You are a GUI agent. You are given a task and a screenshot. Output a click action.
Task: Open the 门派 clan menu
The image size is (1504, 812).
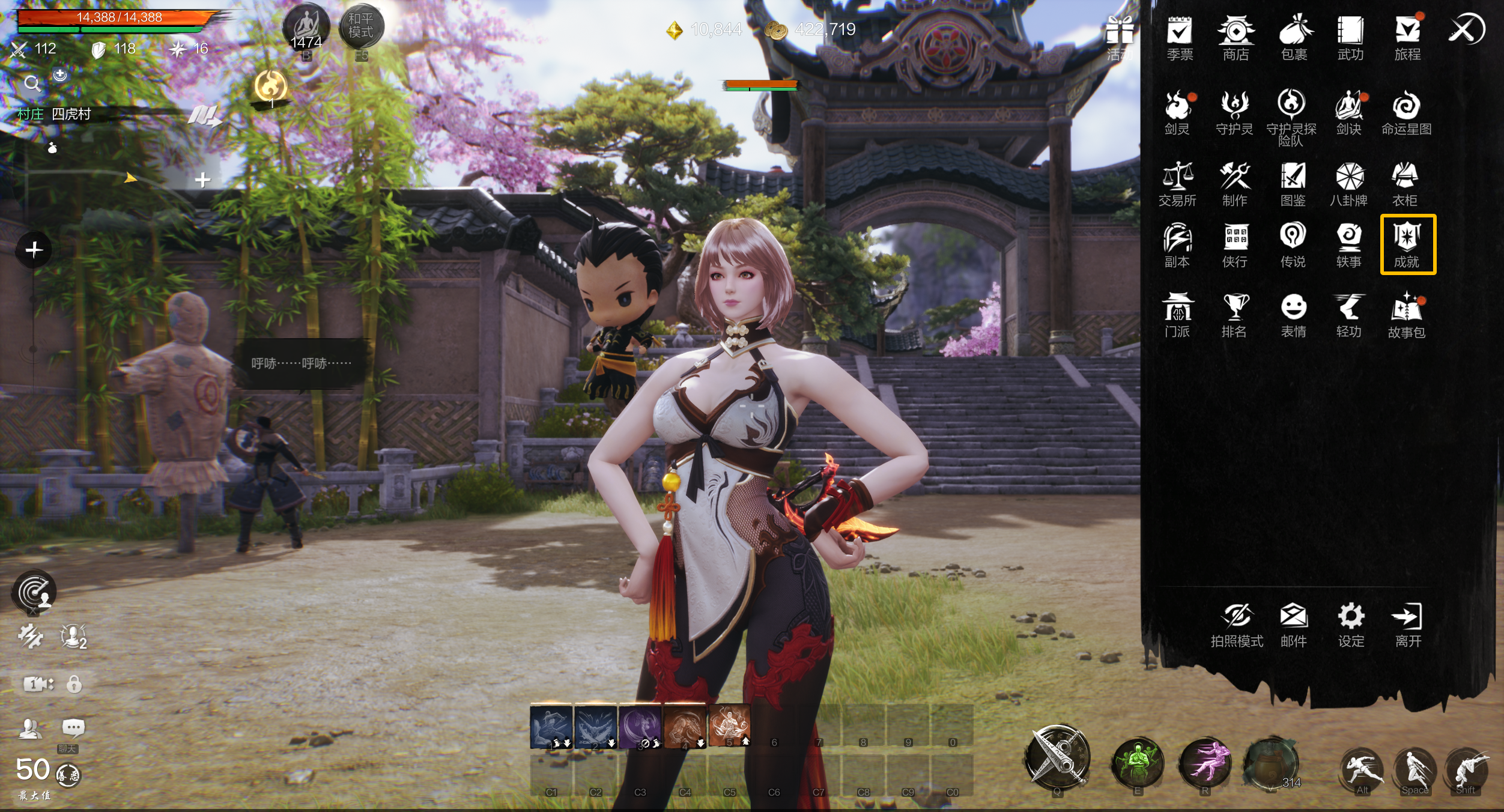pyautogui.click(x=1177, y=315)
